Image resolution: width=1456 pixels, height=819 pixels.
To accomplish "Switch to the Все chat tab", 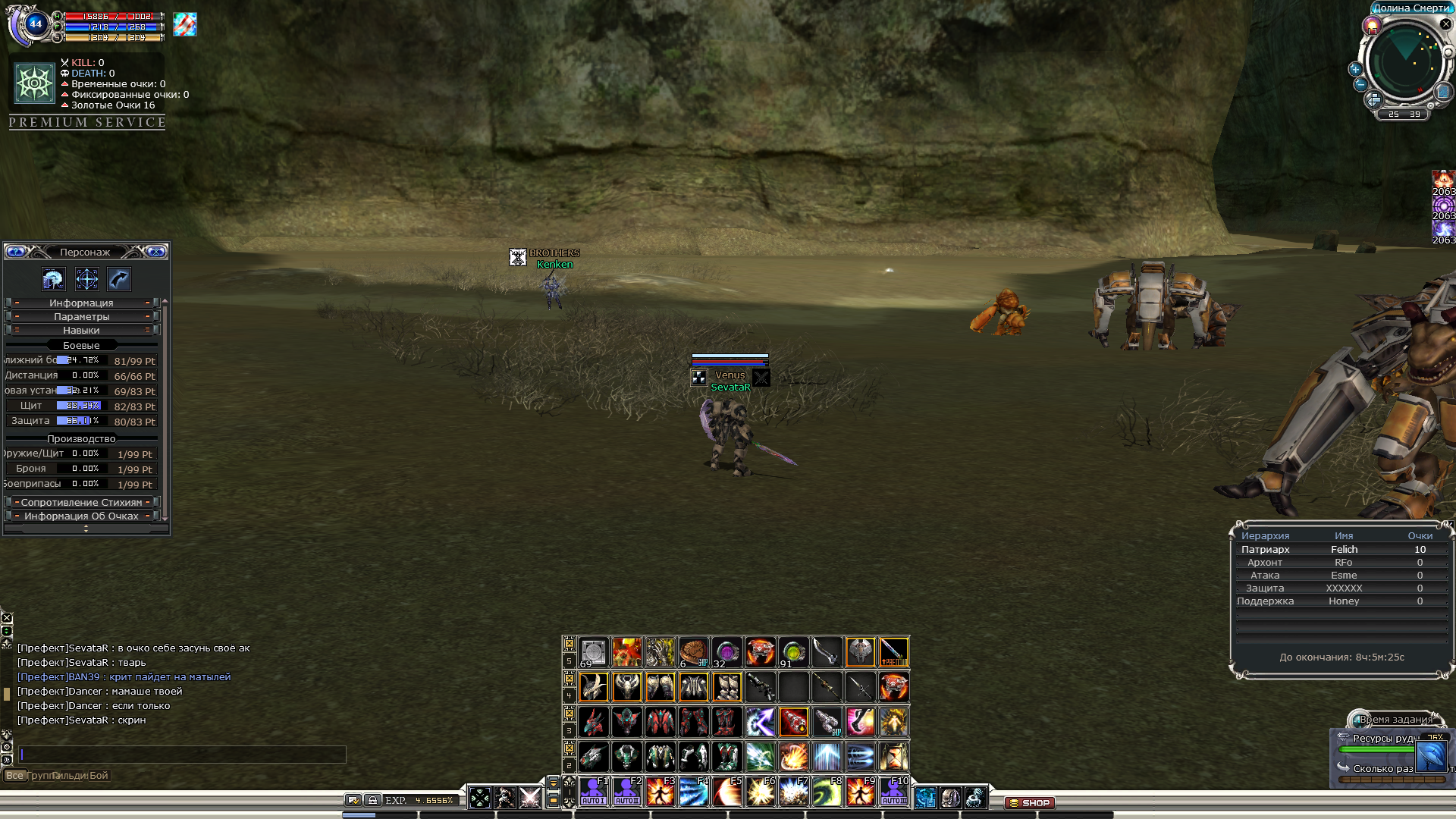I will click(x=14, y=775).
